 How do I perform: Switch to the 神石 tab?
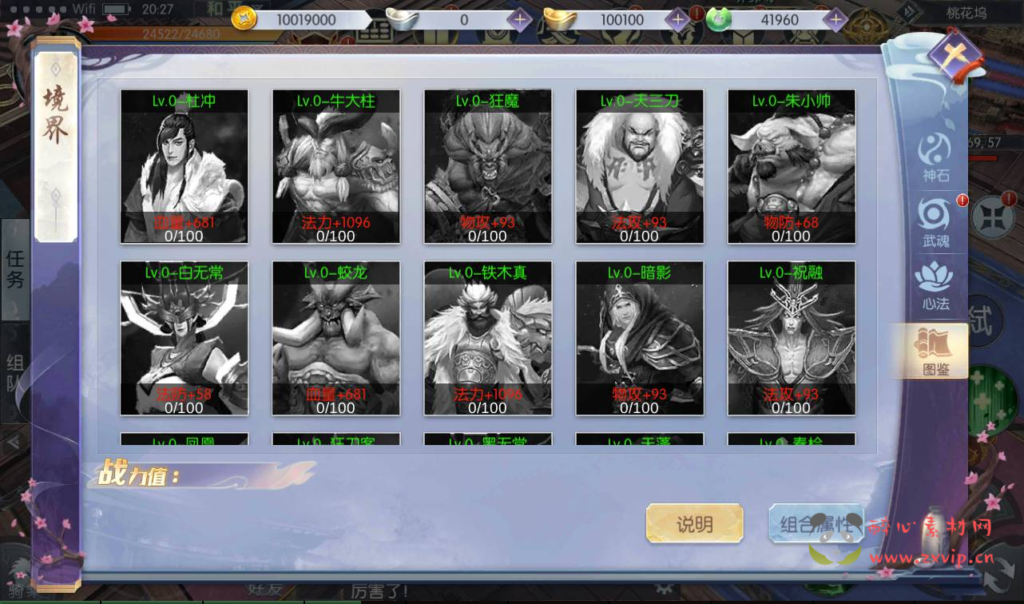tap(935, 156)
